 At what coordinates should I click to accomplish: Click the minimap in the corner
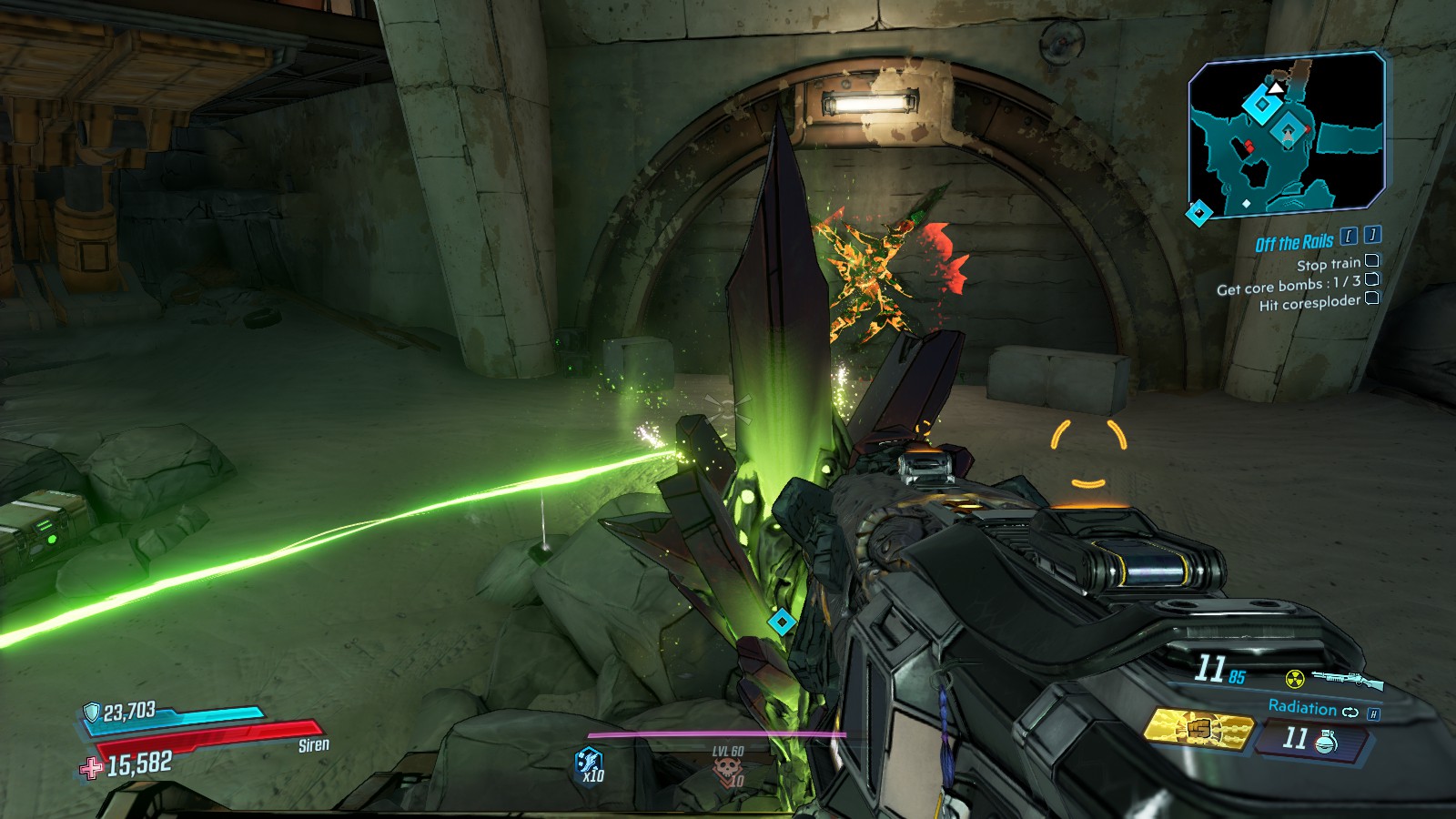1287,132
